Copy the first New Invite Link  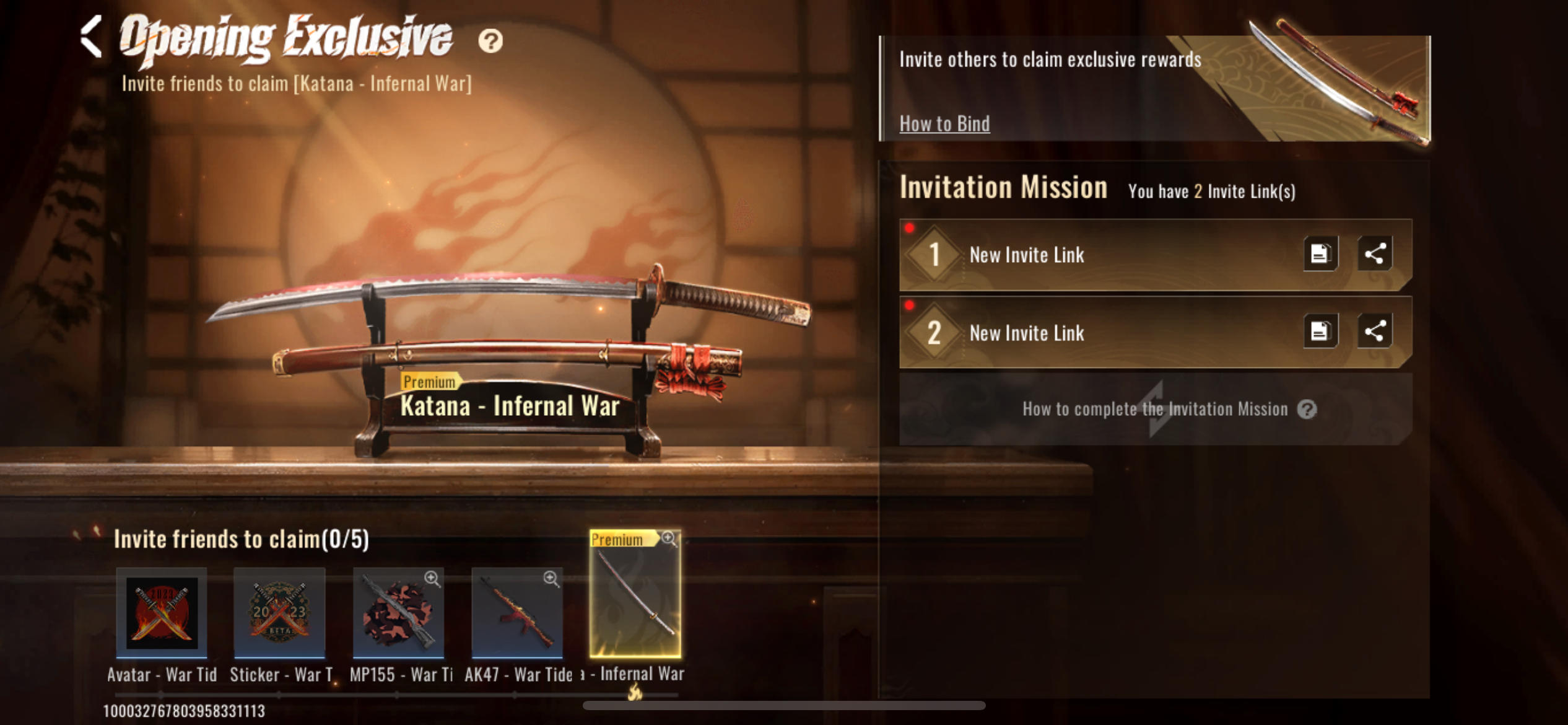(1320, 253)
